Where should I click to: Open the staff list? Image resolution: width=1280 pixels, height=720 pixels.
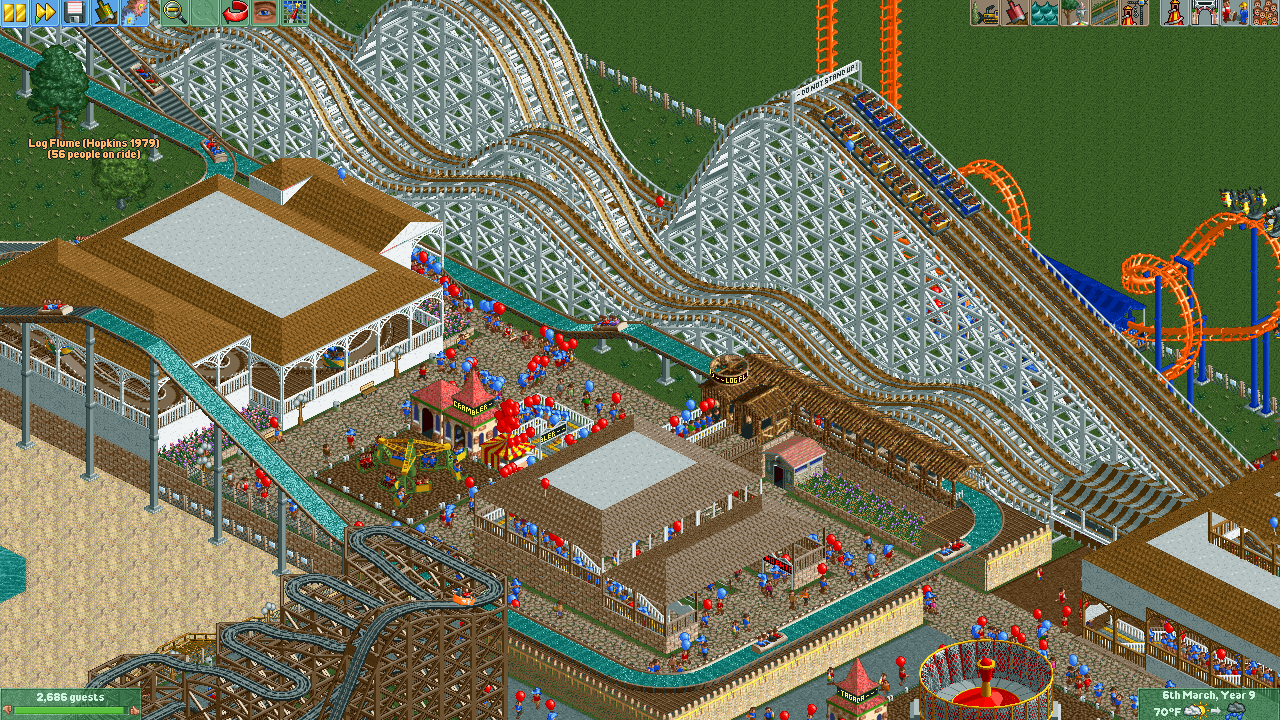pyautogui.click(x=1234, y=12)
